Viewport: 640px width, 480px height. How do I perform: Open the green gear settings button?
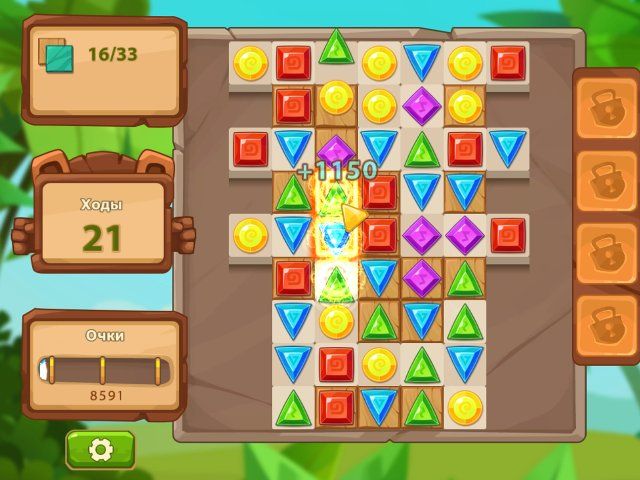coord(100,450)
